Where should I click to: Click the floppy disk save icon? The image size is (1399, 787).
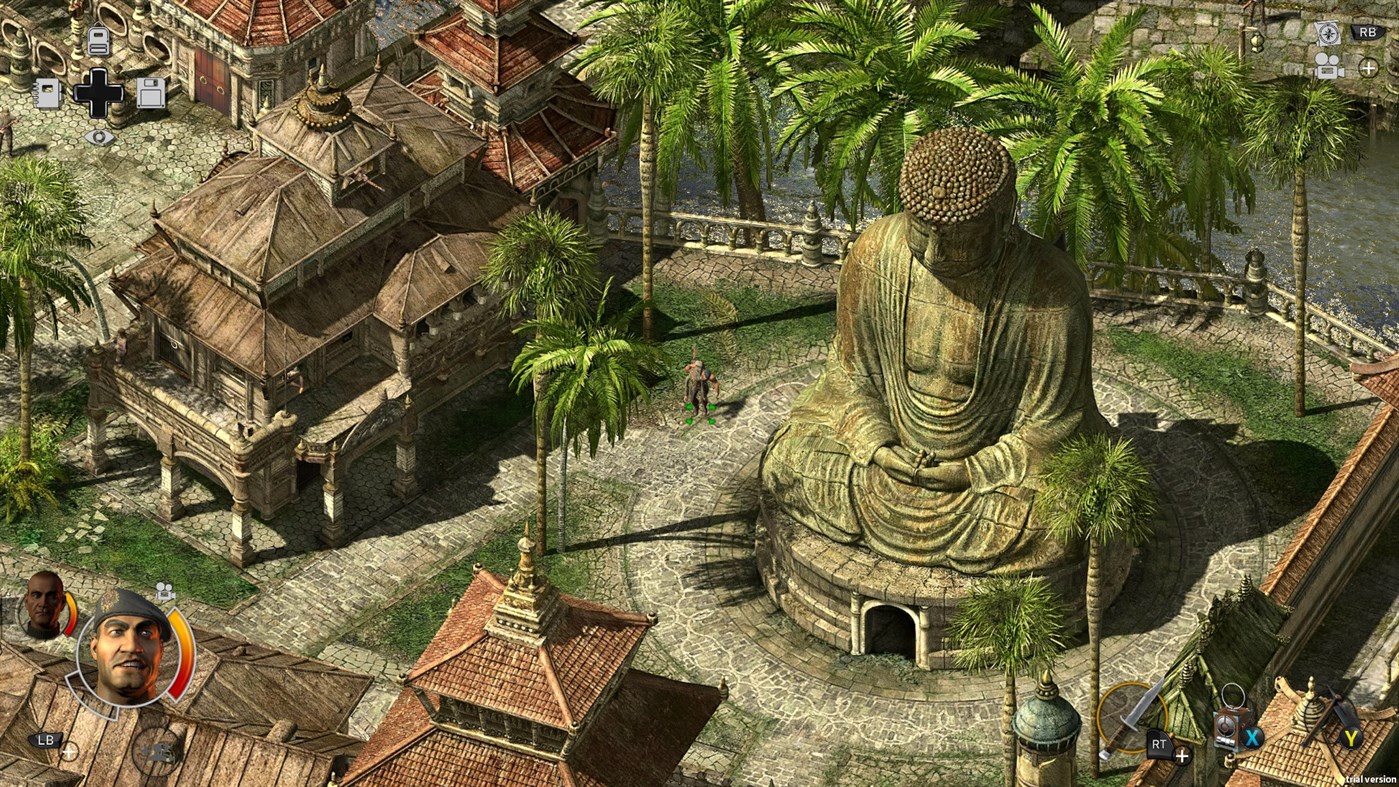[151, 94]
